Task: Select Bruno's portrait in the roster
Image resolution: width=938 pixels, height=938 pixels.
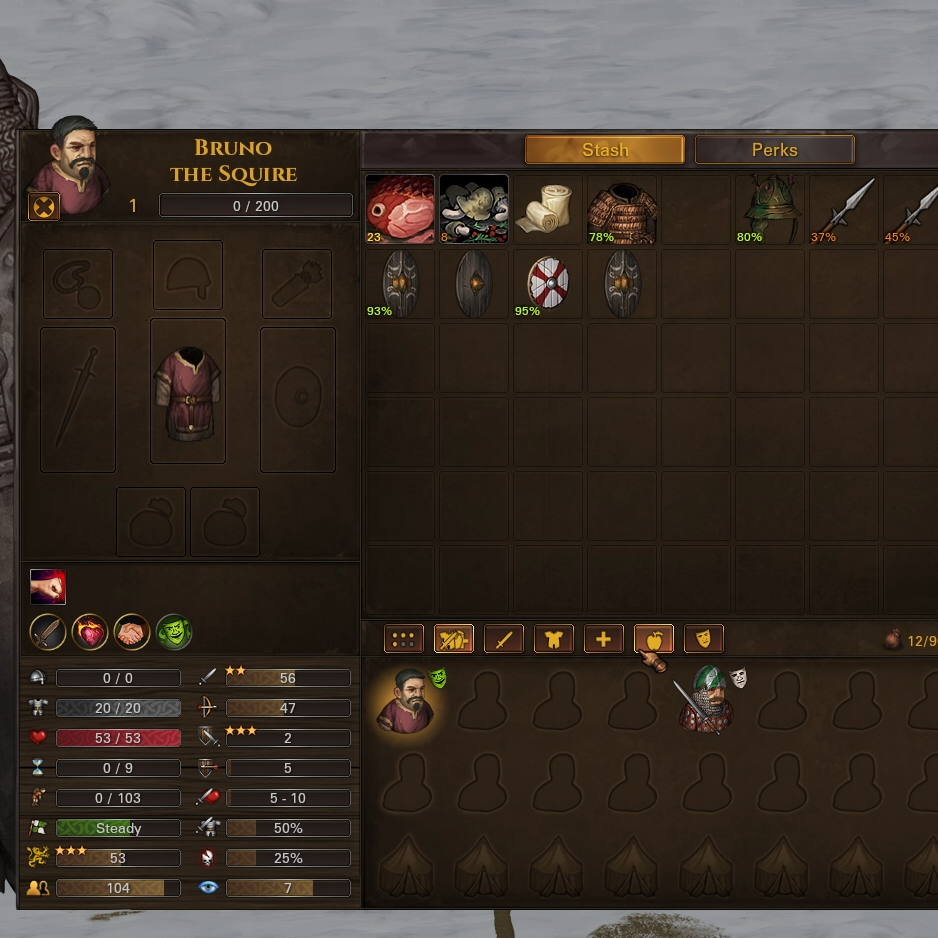Action: [404, 701]
